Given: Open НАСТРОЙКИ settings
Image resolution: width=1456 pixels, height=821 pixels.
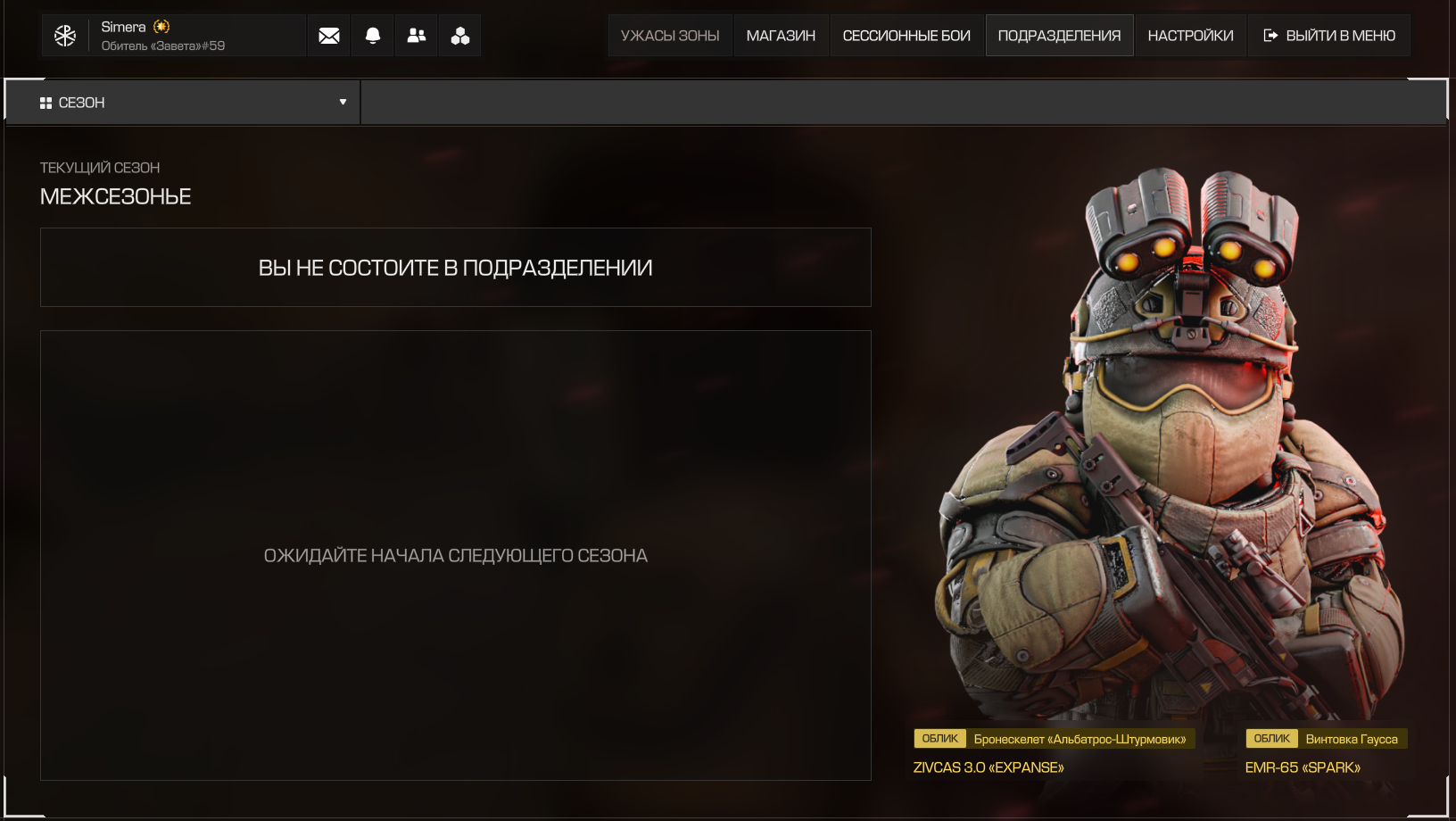Looking at the screenshot, I should [1190, 36].
